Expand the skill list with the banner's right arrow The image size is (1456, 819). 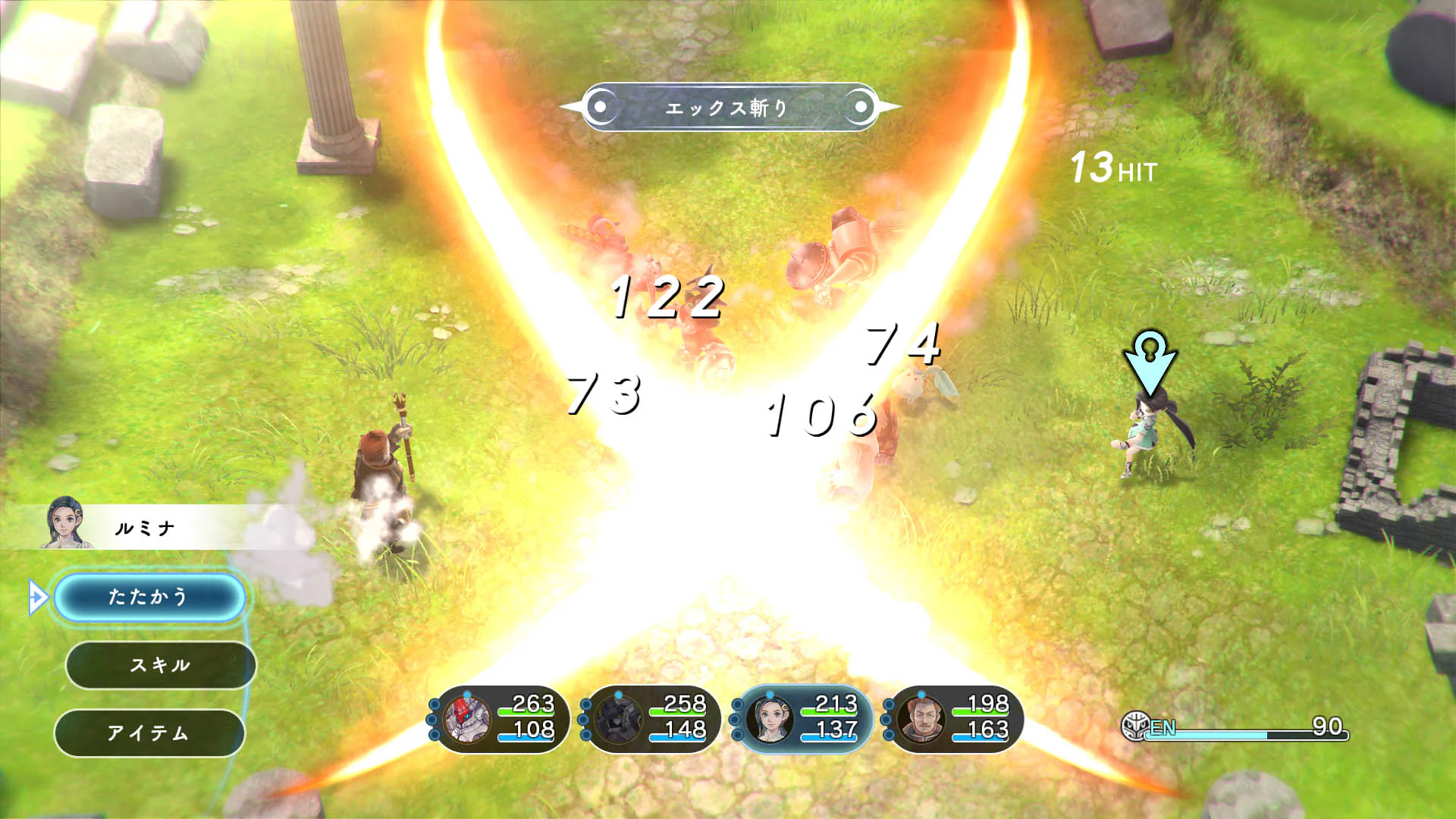[889, 106]
